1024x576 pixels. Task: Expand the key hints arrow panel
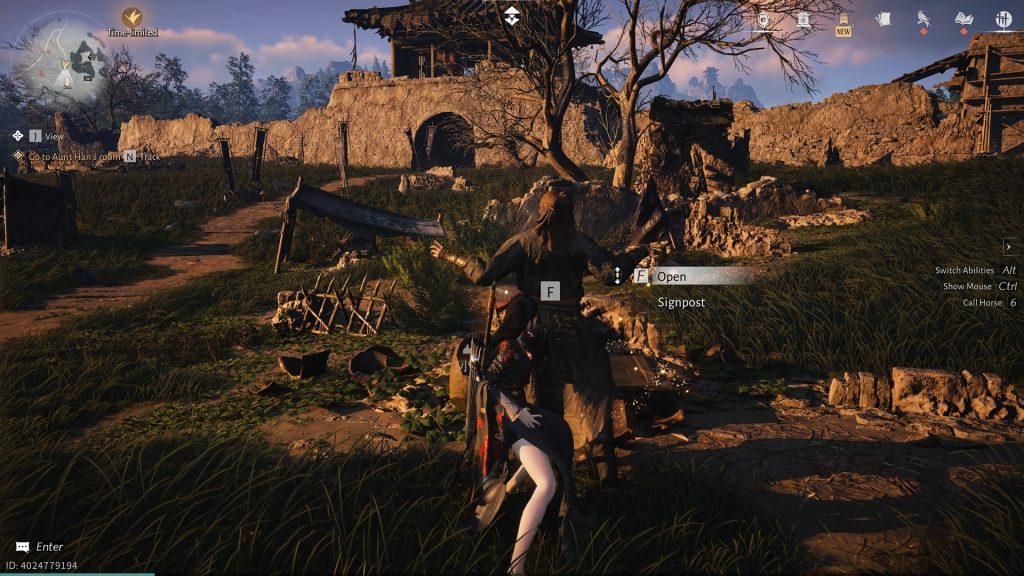[x=1009, y=246]
